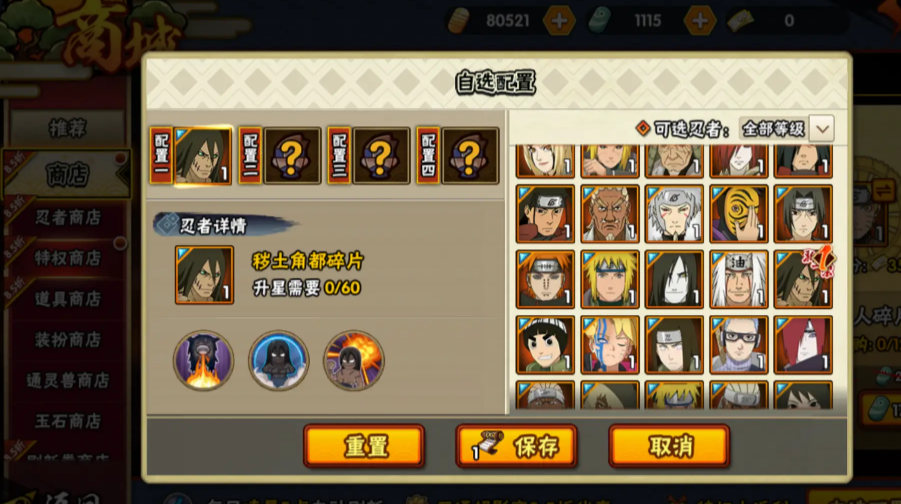Cancel with the 取消 button
The image size is (901, 504).
[669, 445]
